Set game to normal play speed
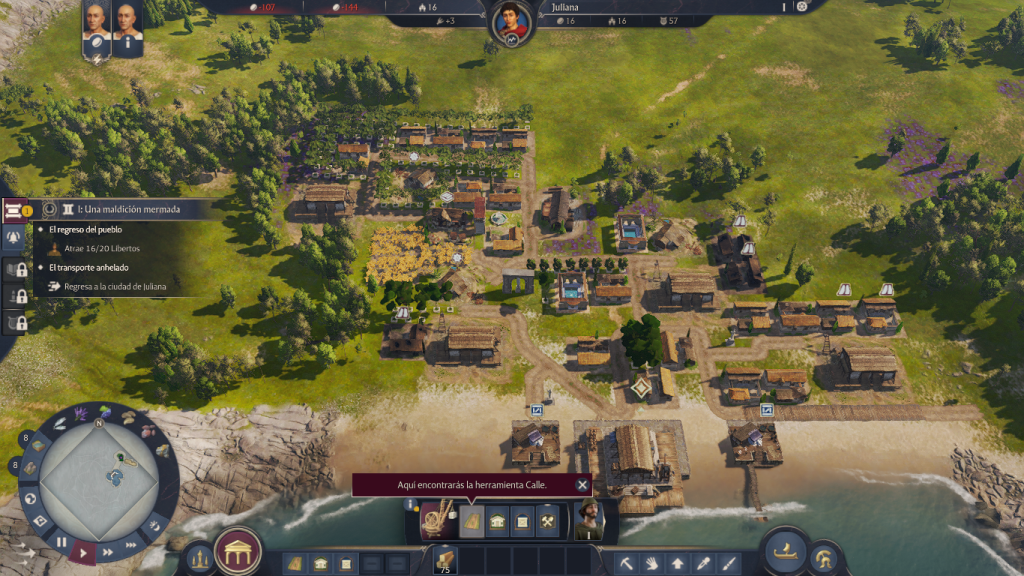The width and height of the screenshot is (1024, 576). pos(84,551)
